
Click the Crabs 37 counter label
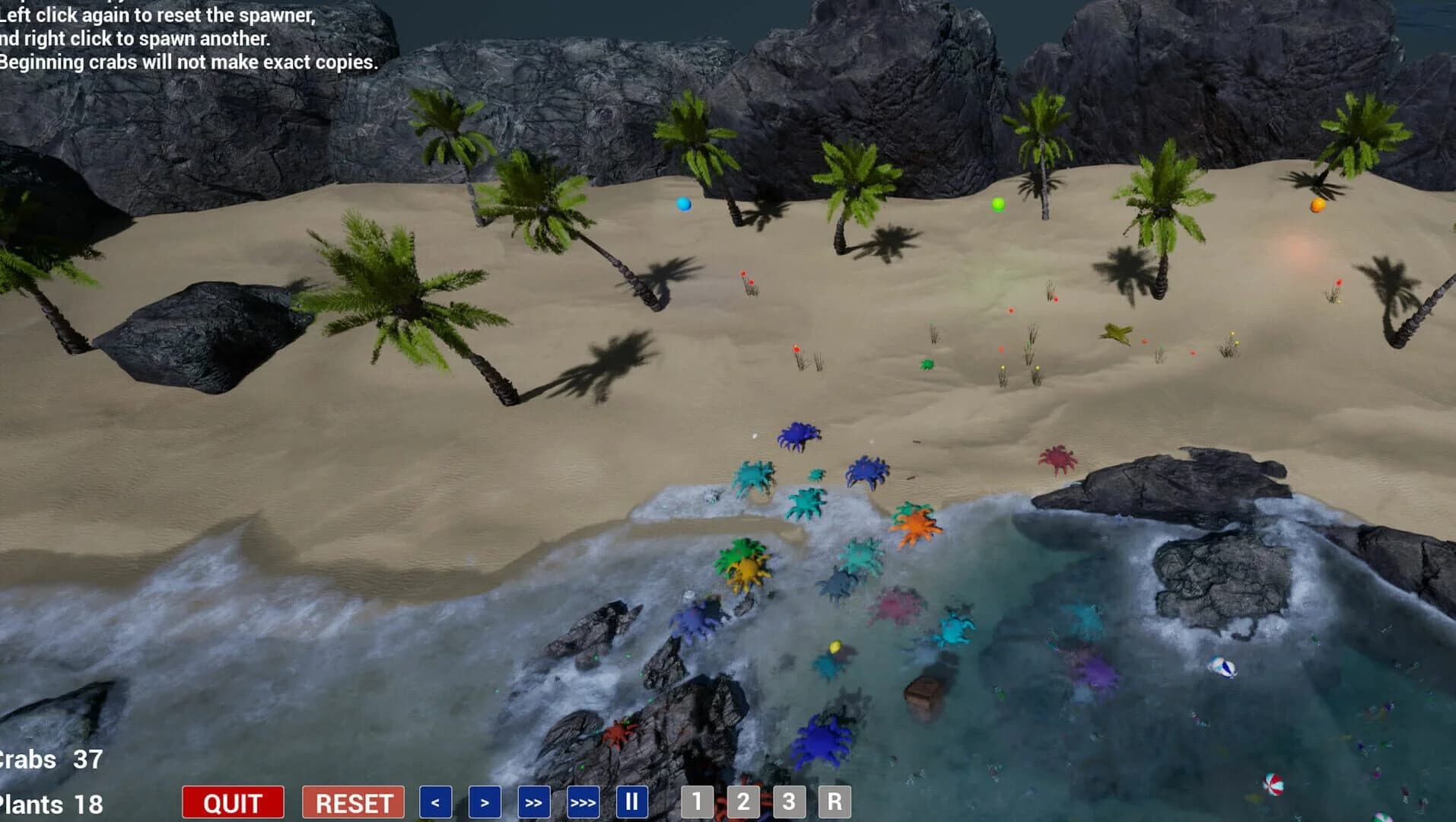coord(49,760)
